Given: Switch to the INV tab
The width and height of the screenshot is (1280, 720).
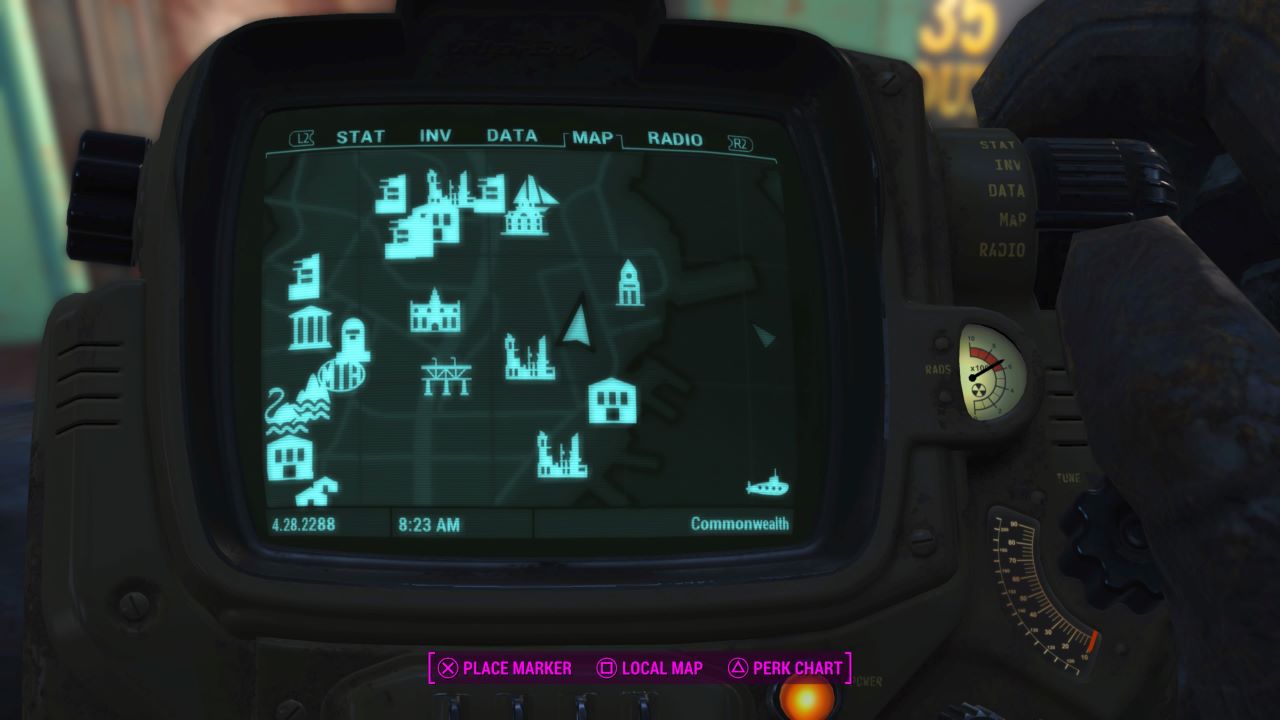Looking at the screenshot, I should tap(434, 137).
